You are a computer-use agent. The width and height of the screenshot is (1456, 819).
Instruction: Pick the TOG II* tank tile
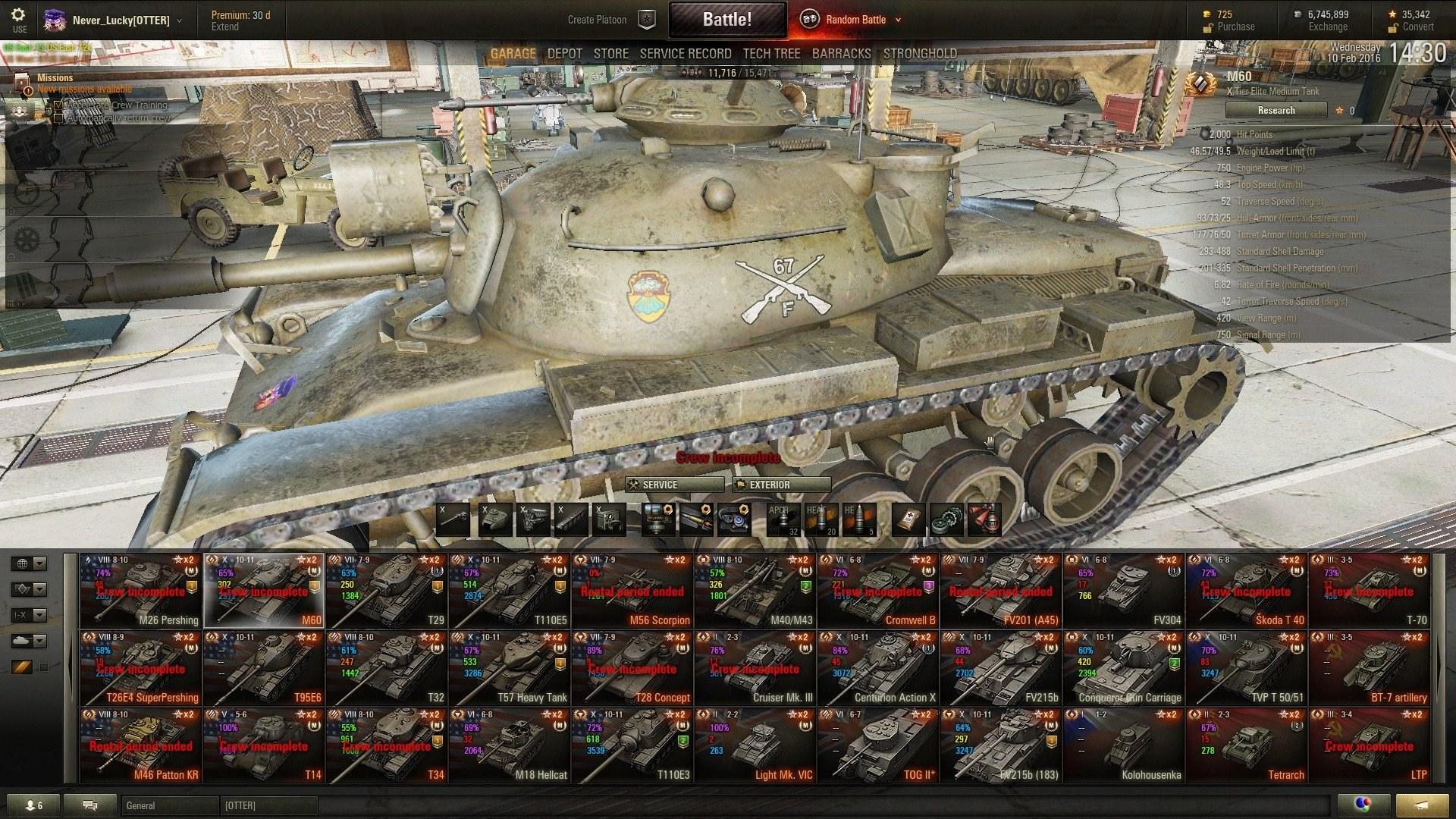[x=878, y=745]
